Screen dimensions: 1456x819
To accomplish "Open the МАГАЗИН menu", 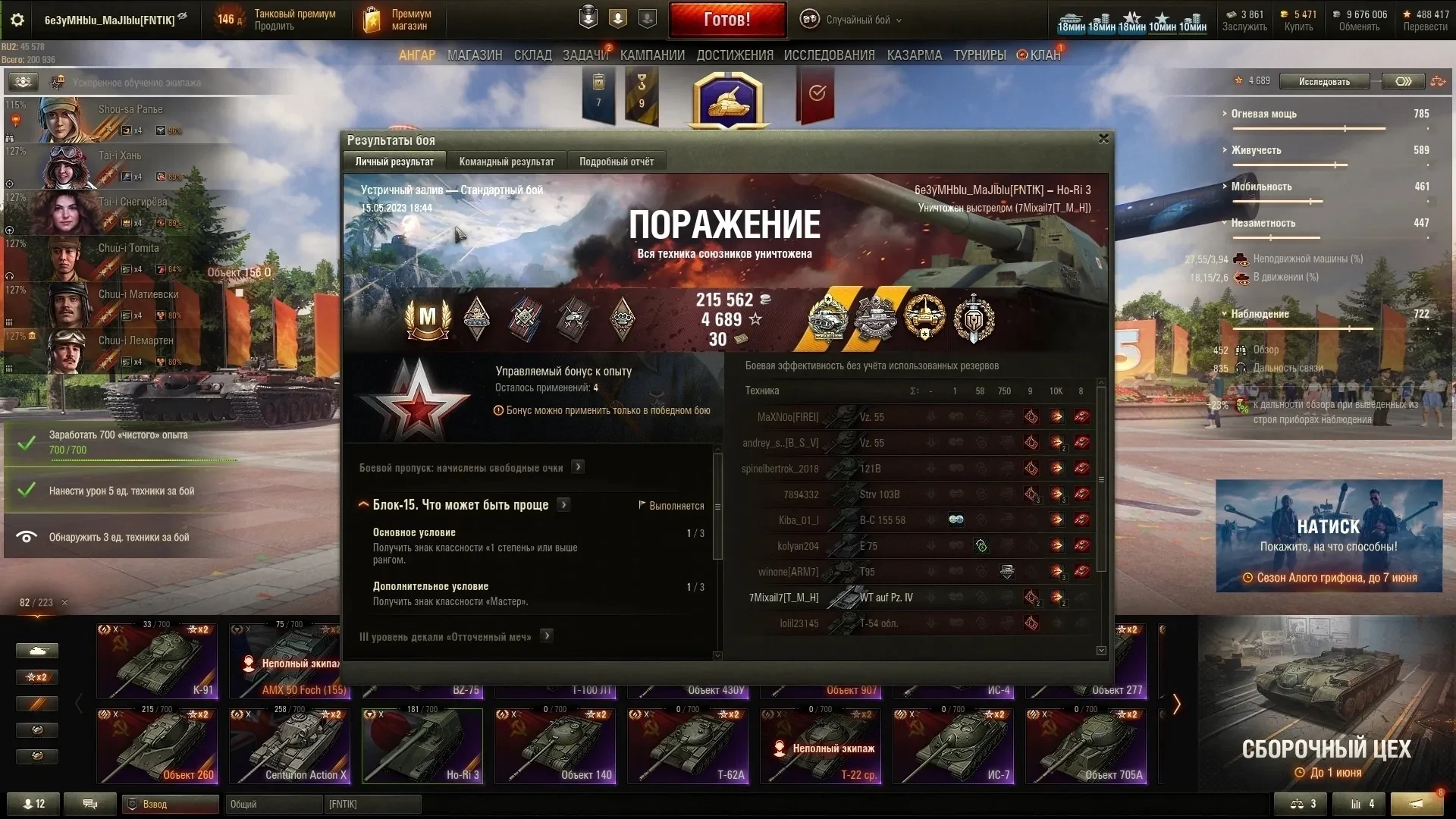I will pos(475,55).
